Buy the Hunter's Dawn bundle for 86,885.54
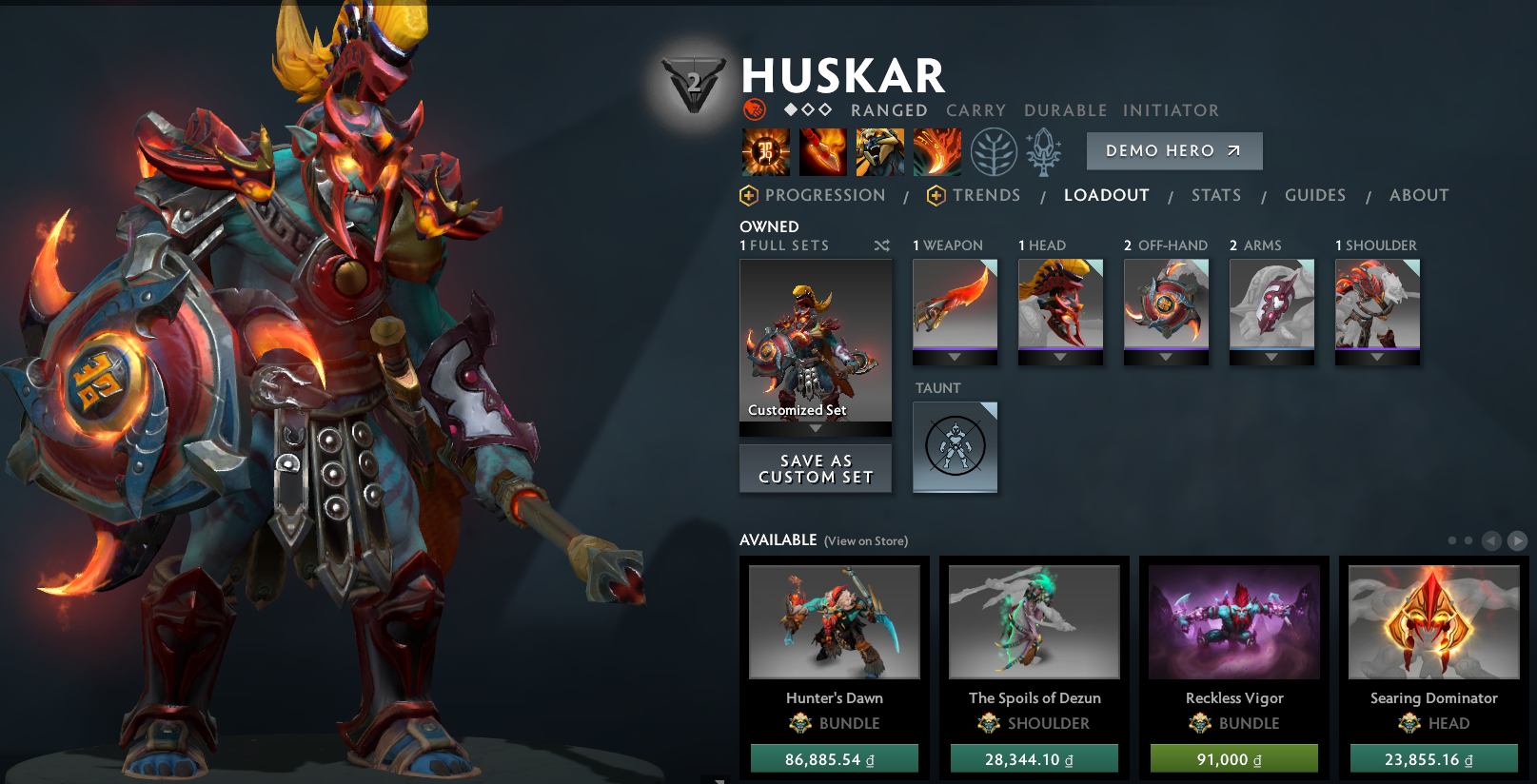Viewport: 1537px width, 784px height. 834,759
